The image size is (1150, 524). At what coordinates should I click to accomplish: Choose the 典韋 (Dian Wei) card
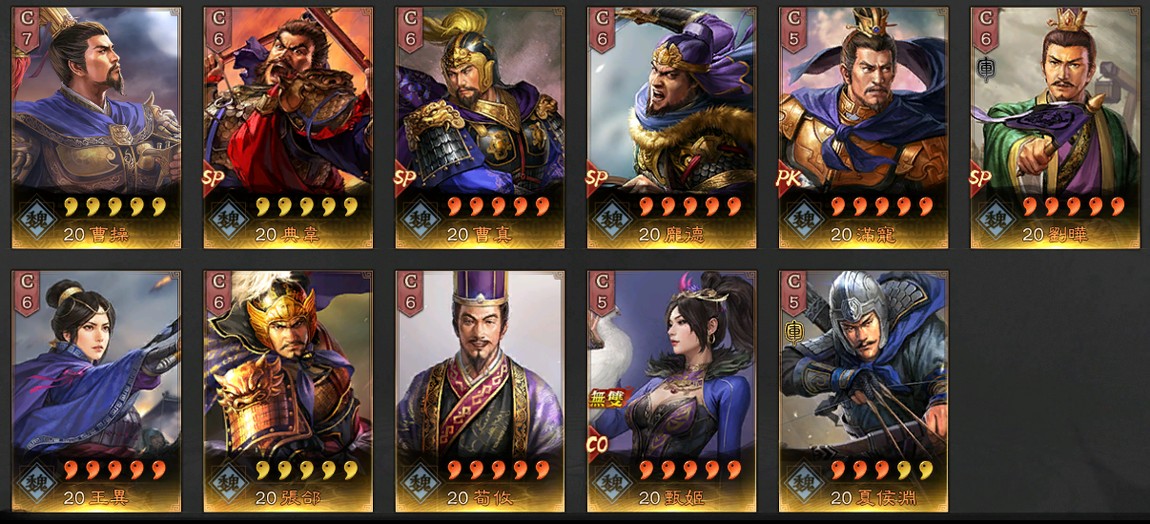[288, 128]
